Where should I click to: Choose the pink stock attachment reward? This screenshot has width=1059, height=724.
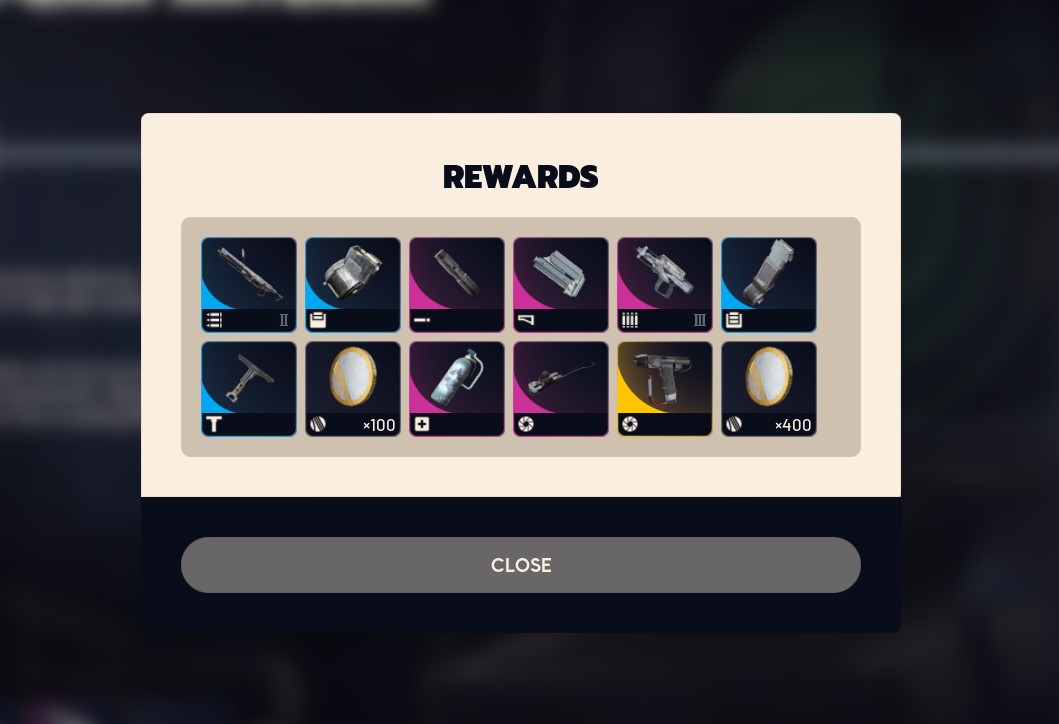pos(561,285)
